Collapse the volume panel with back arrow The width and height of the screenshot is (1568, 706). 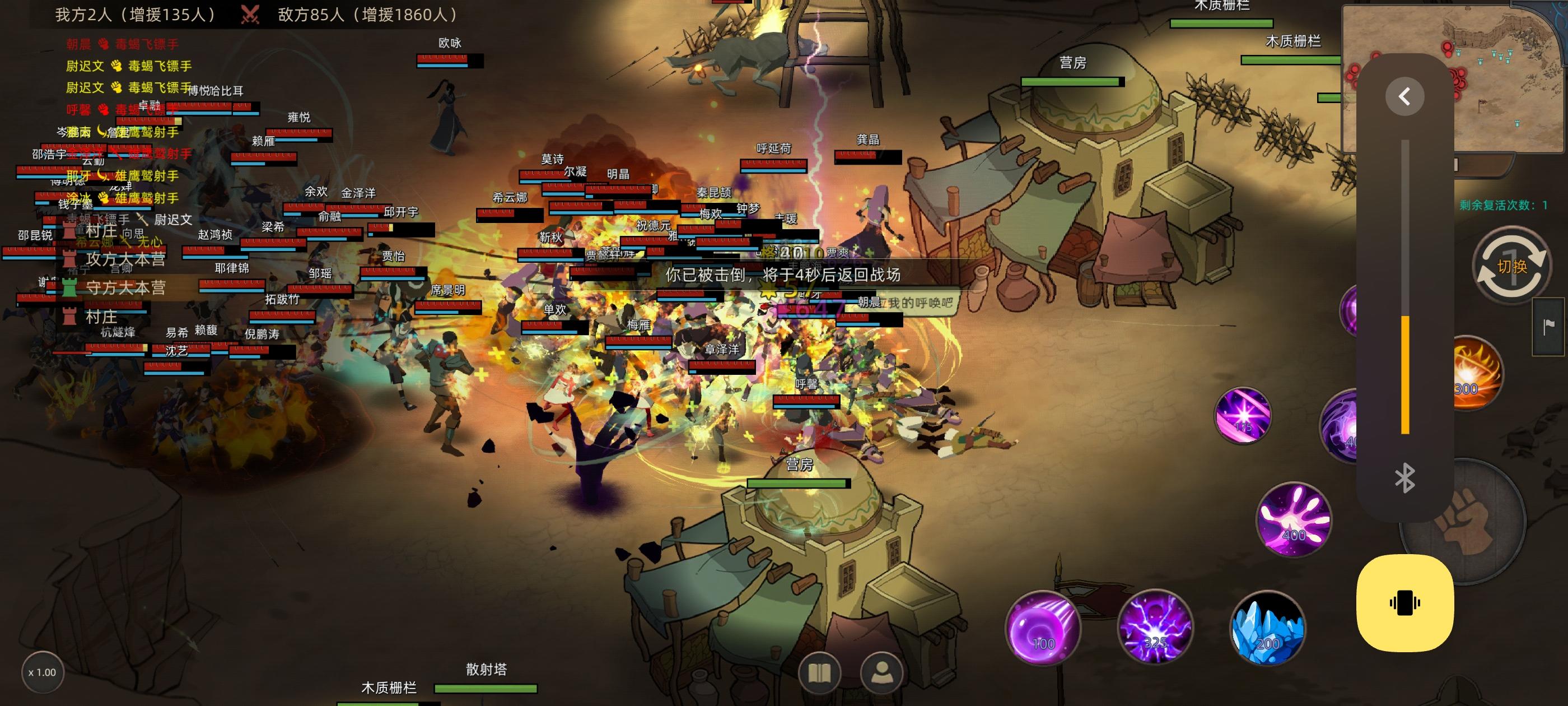[1404, 96]
